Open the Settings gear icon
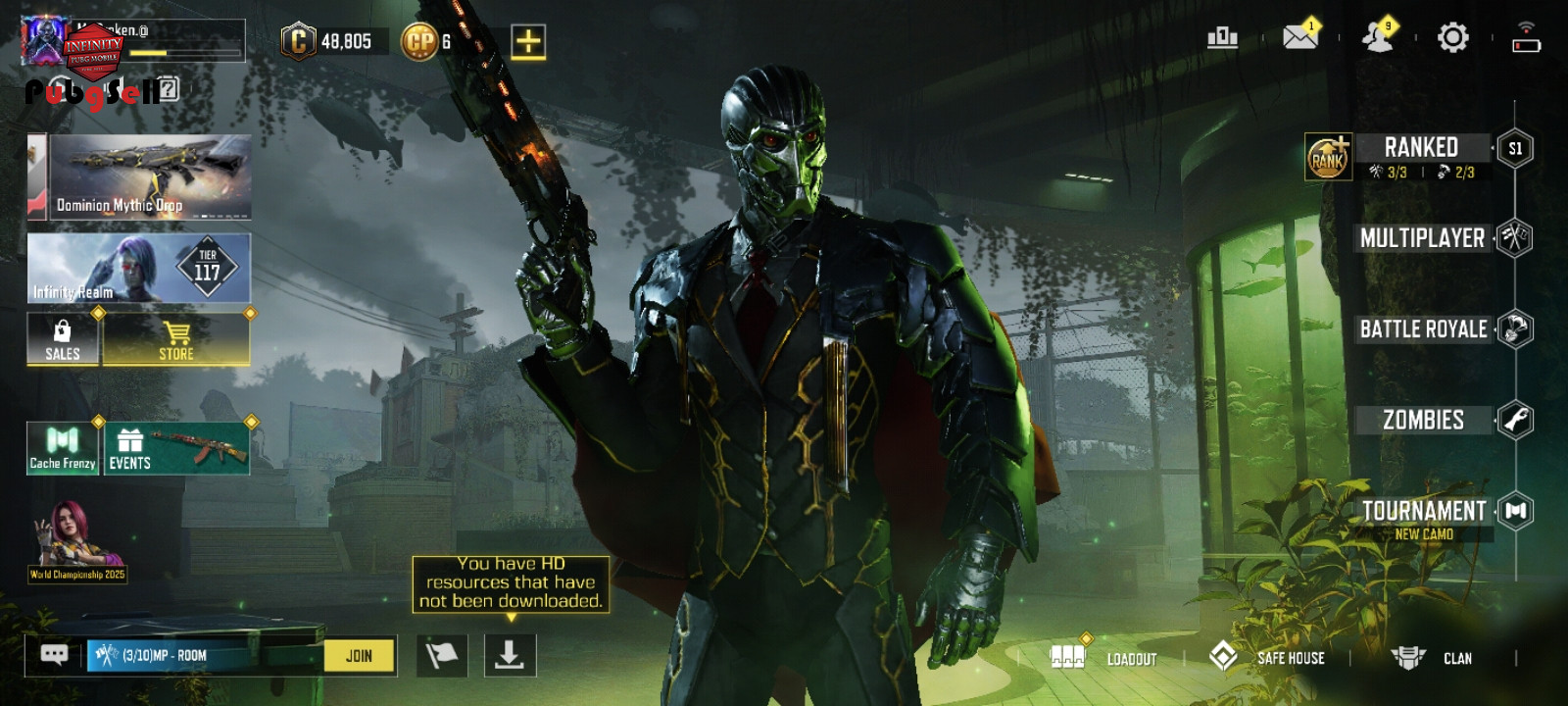 [1452, 38]
